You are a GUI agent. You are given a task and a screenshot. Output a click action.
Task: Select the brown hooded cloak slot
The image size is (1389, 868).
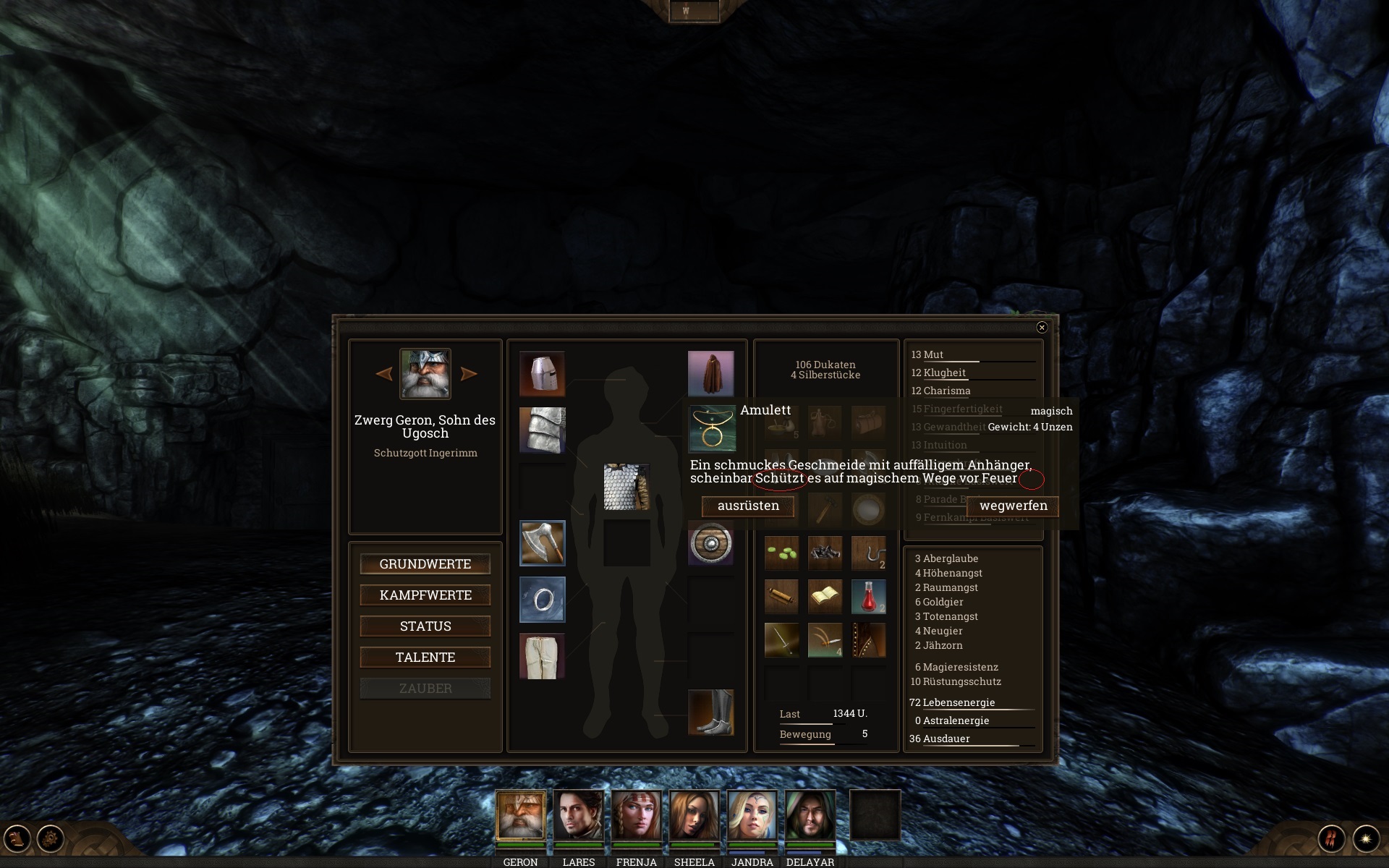[710, 374]
